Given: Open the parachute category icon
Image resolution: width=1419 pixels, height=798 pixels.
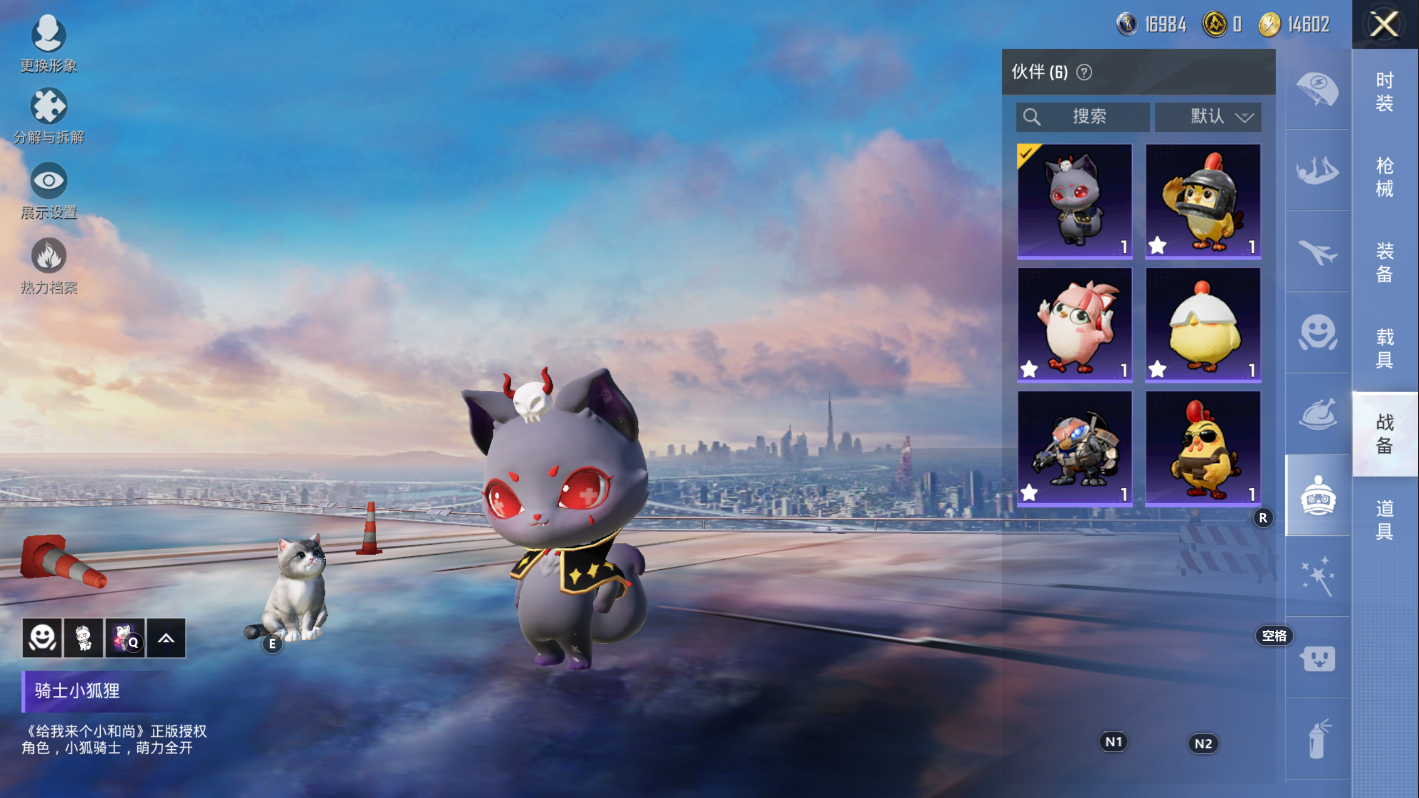Looking at the screenshot, I should 1317,89.
